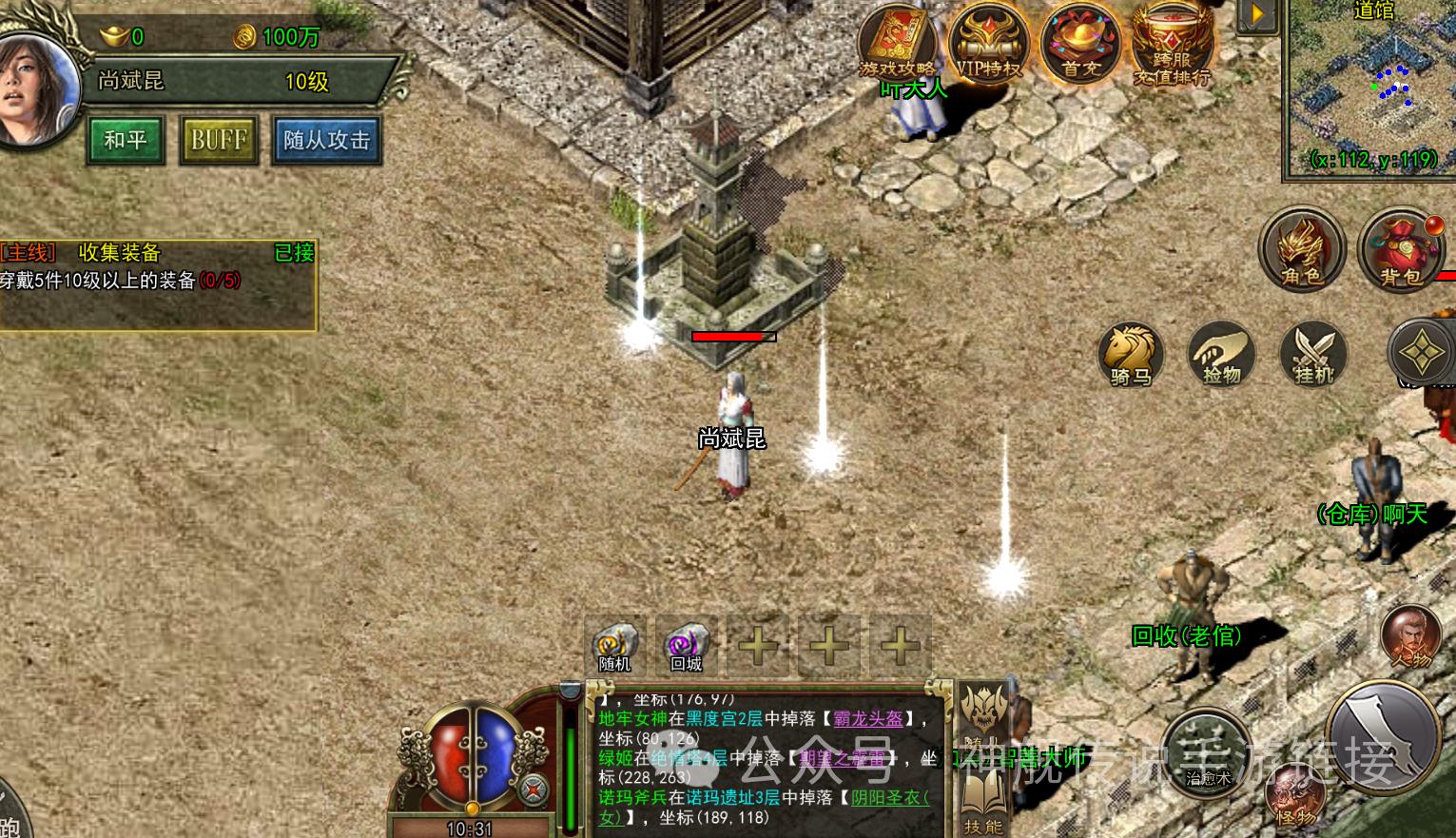The image size is (1456, 838).
Task: Use the 随机 random teleport stone
Action: [614, 645]
